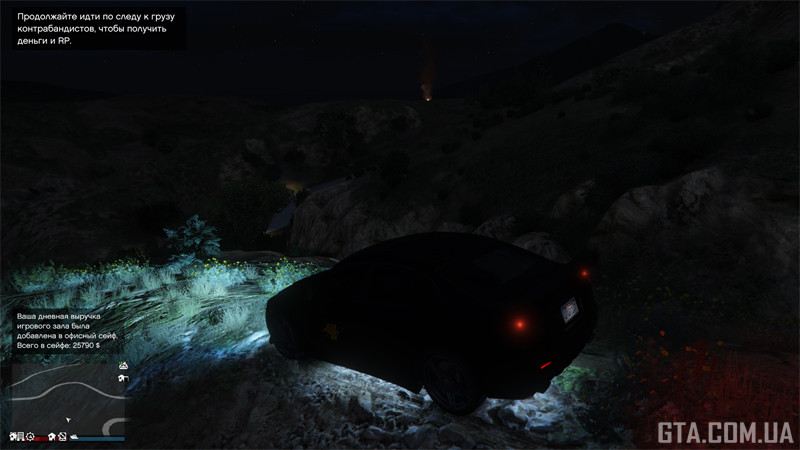Screen dimensions: 800x450
Task: Click the player arrow marker on the minimap
Action: point(68,420)
